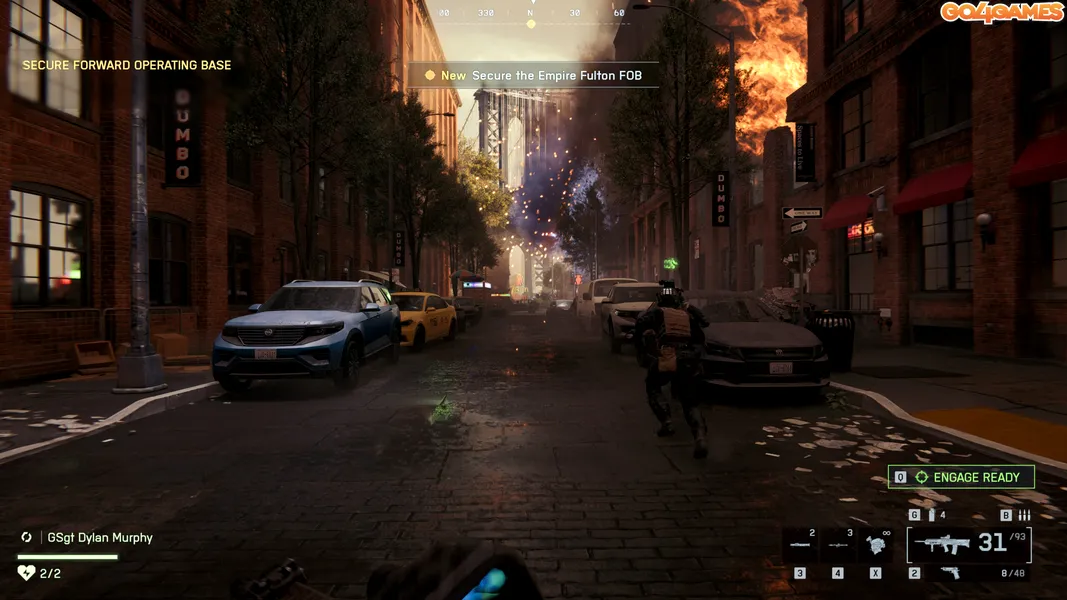Screen dimensions: 1067x600
Task: Select the gadget slot with 3 charges
Action: coord(838,545)
